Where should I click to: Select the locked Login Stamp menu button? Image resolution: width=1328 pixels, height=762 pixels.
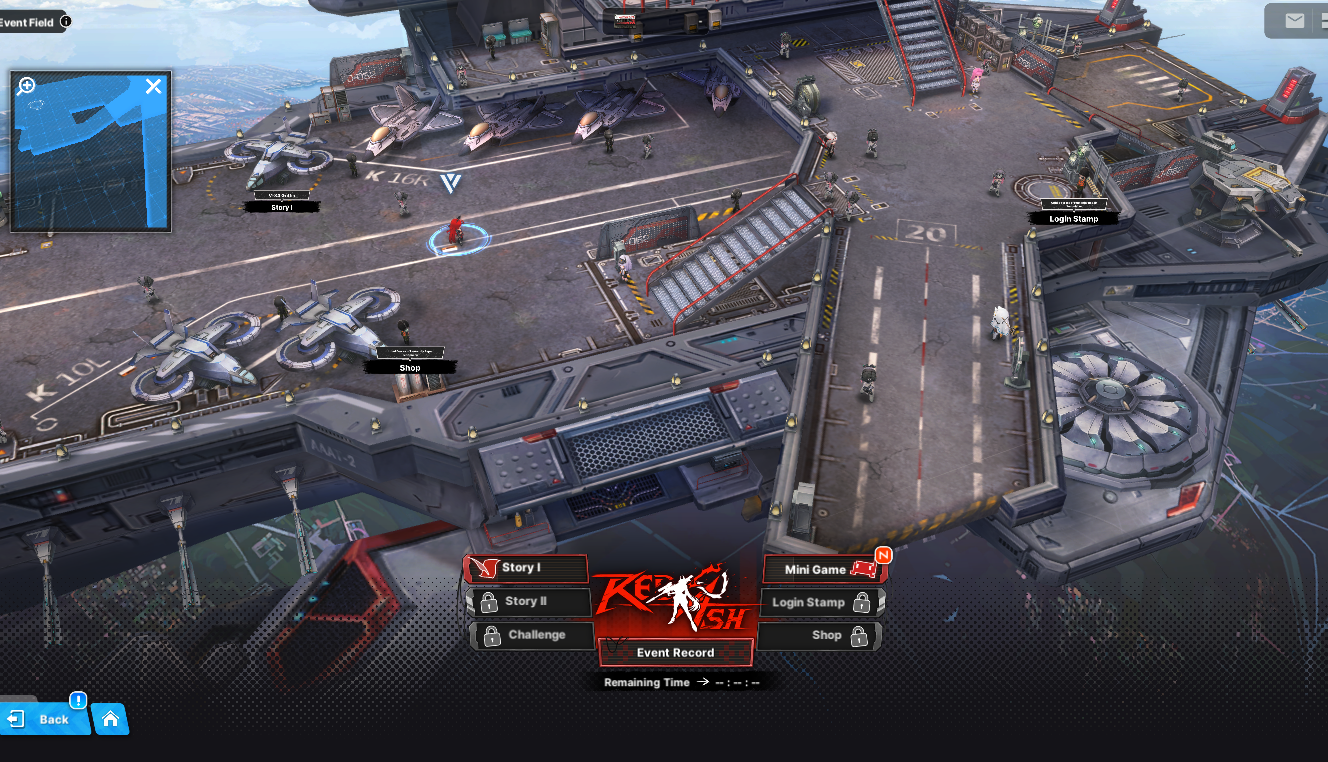click(x=821, y=603)
